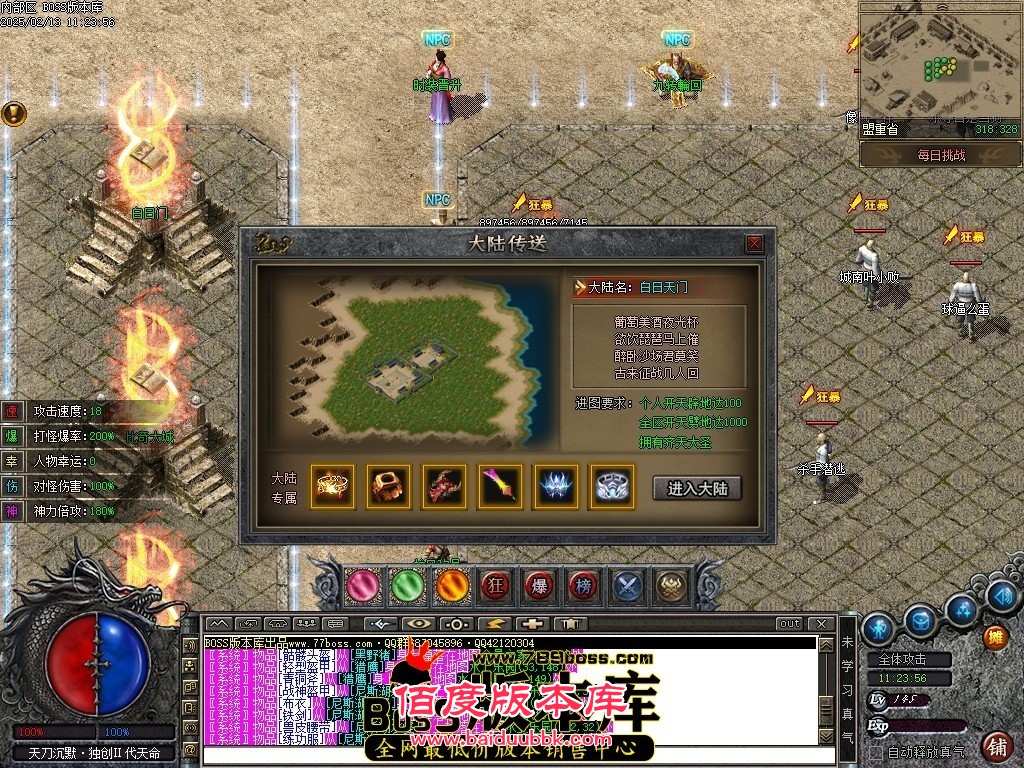Activate the red 狂 berserk button

pos(496,586)
